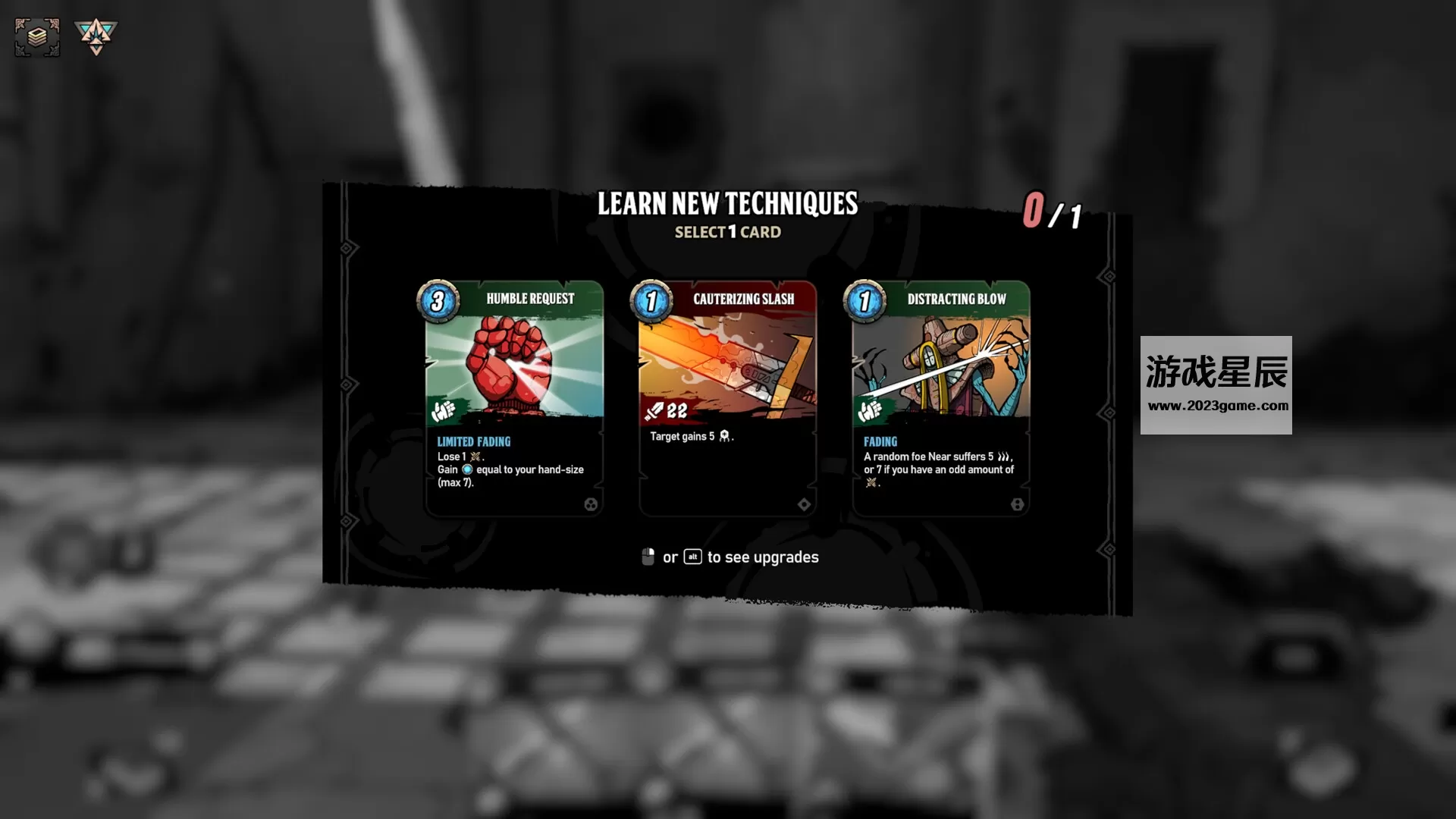Choose the Cauterizing Slash card

pyautogui.click(x=727, y=398)
